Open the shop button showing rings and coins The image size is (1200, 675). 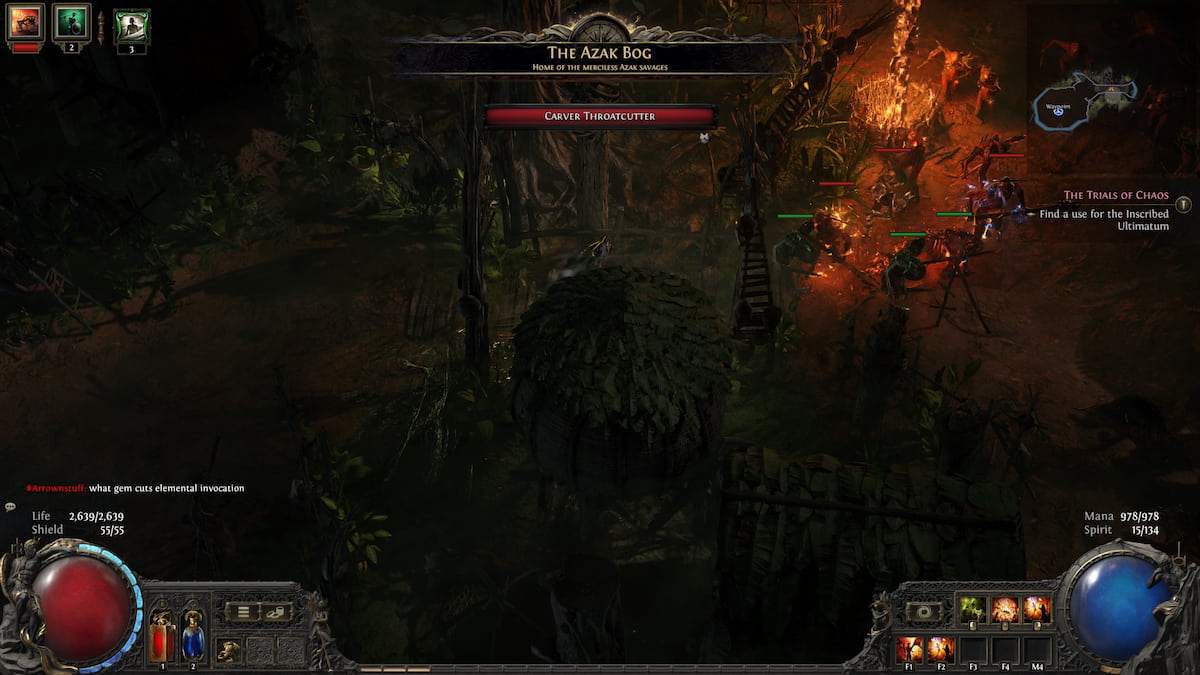[275, 612]
